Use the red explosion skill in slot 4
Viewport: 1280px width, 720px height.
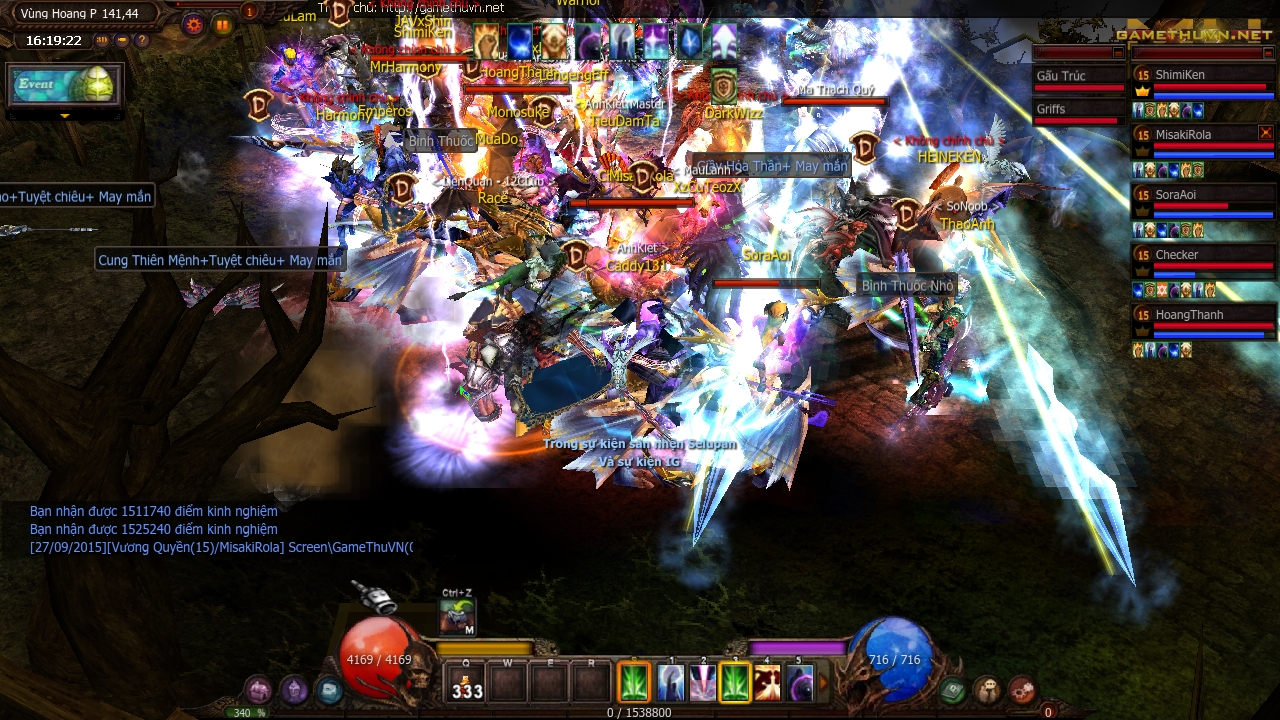[768, 682]
